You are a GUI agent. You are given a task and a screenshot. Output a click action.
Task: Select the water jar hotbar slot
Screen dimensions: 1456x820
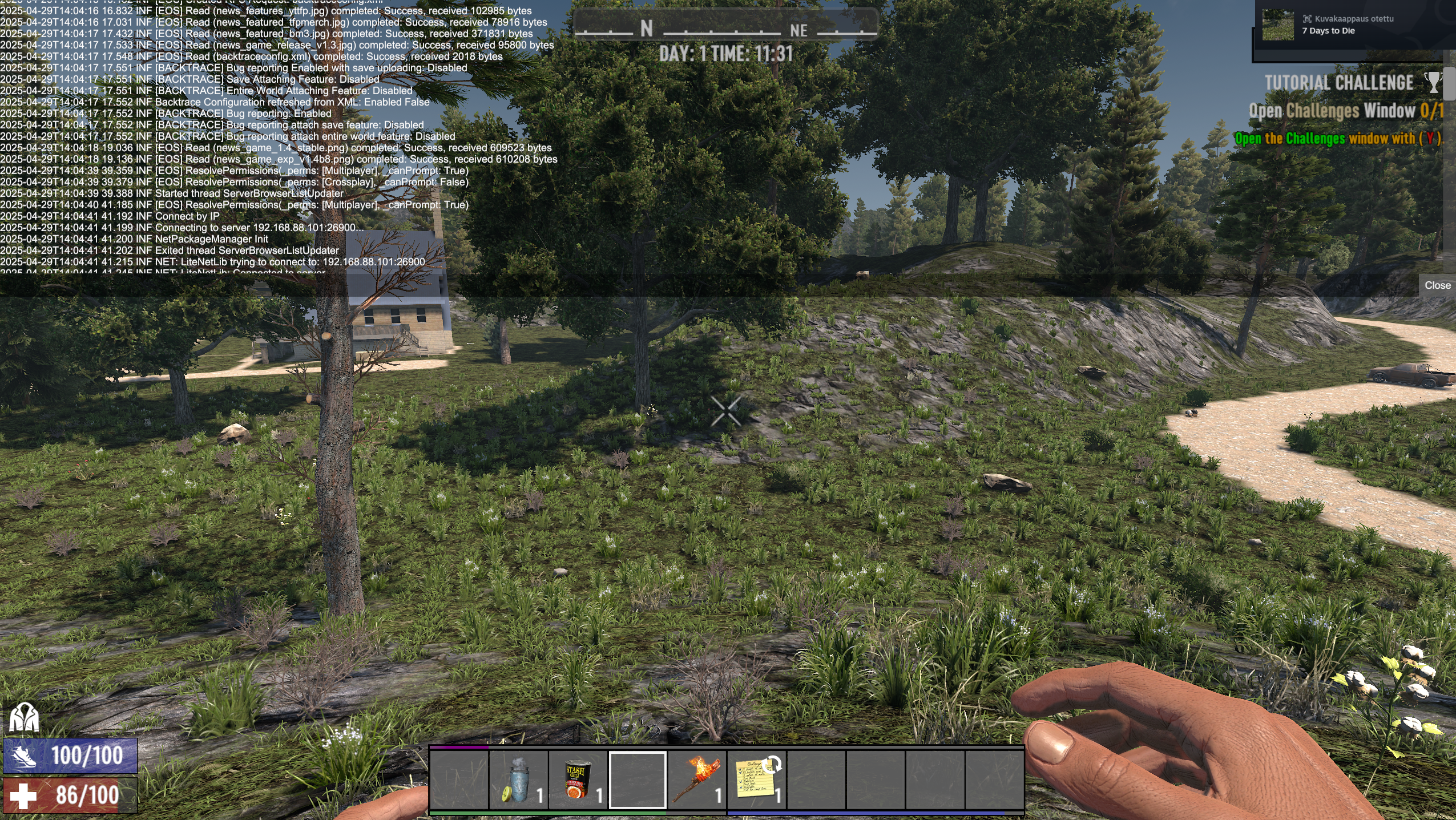click(x=518, y=779)
